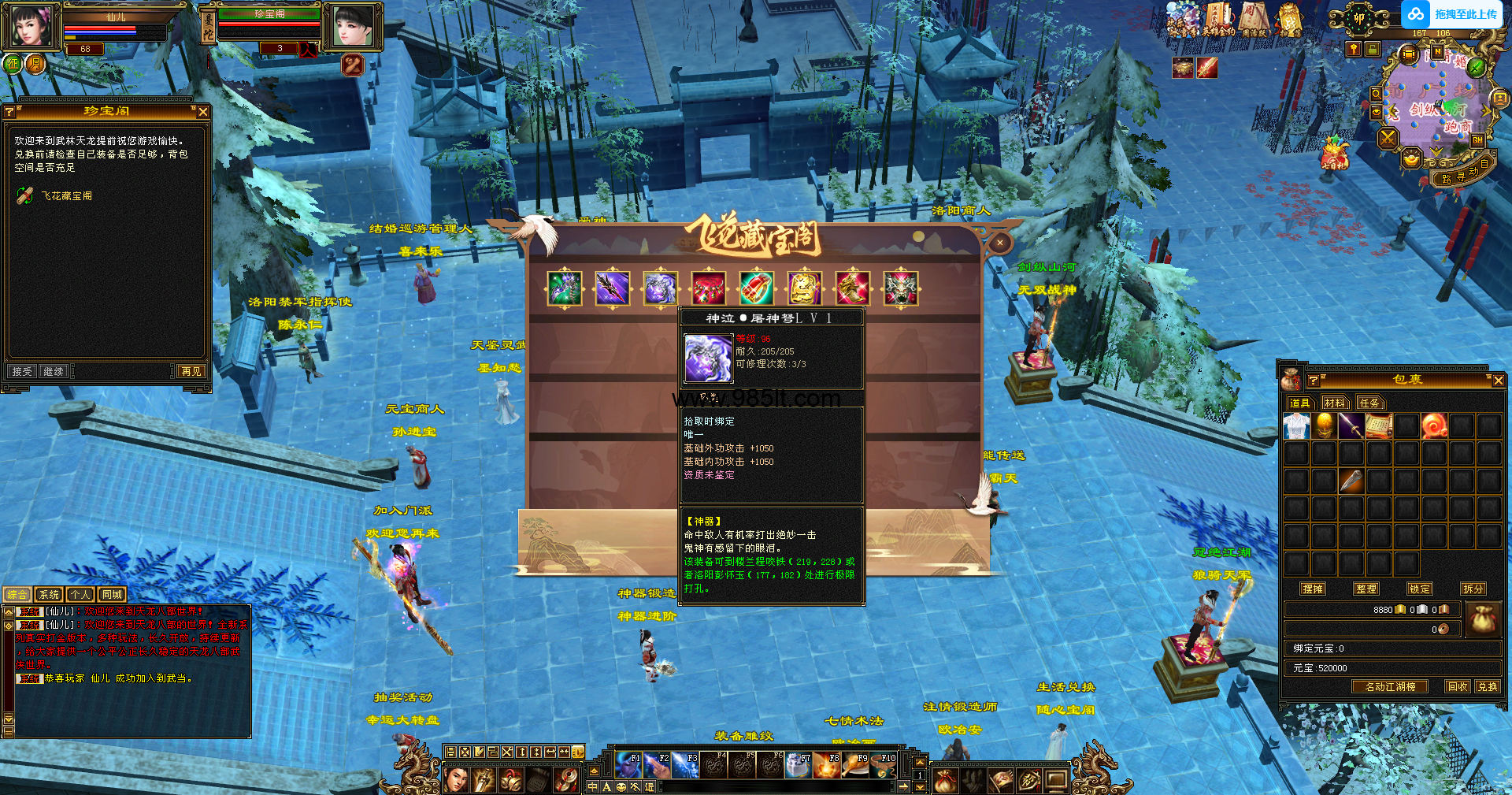
Task: Open the 名动江湖榜 ranking button
Action: point(1390,687)
